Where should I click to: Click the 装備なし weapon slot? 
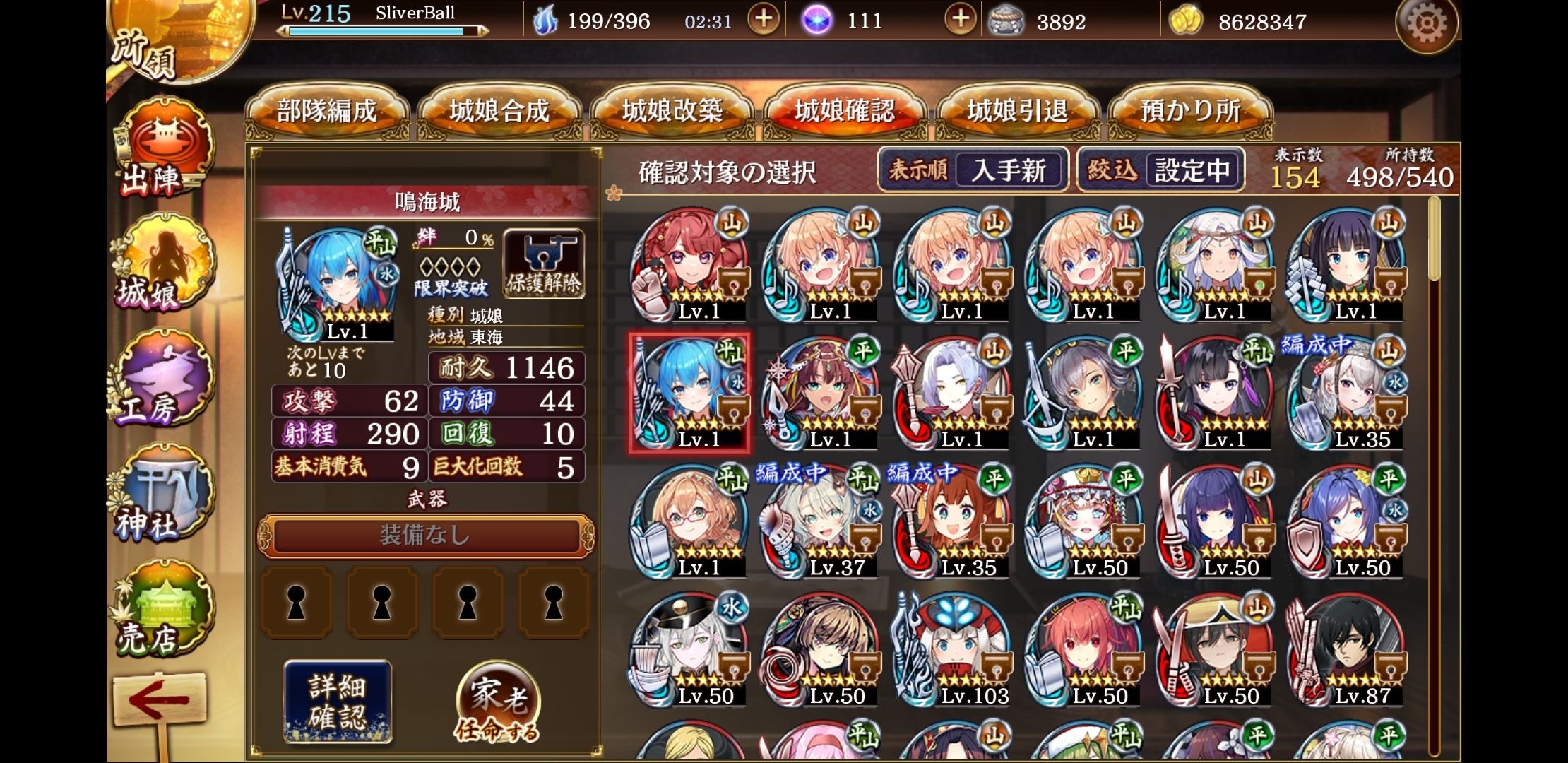425,536
